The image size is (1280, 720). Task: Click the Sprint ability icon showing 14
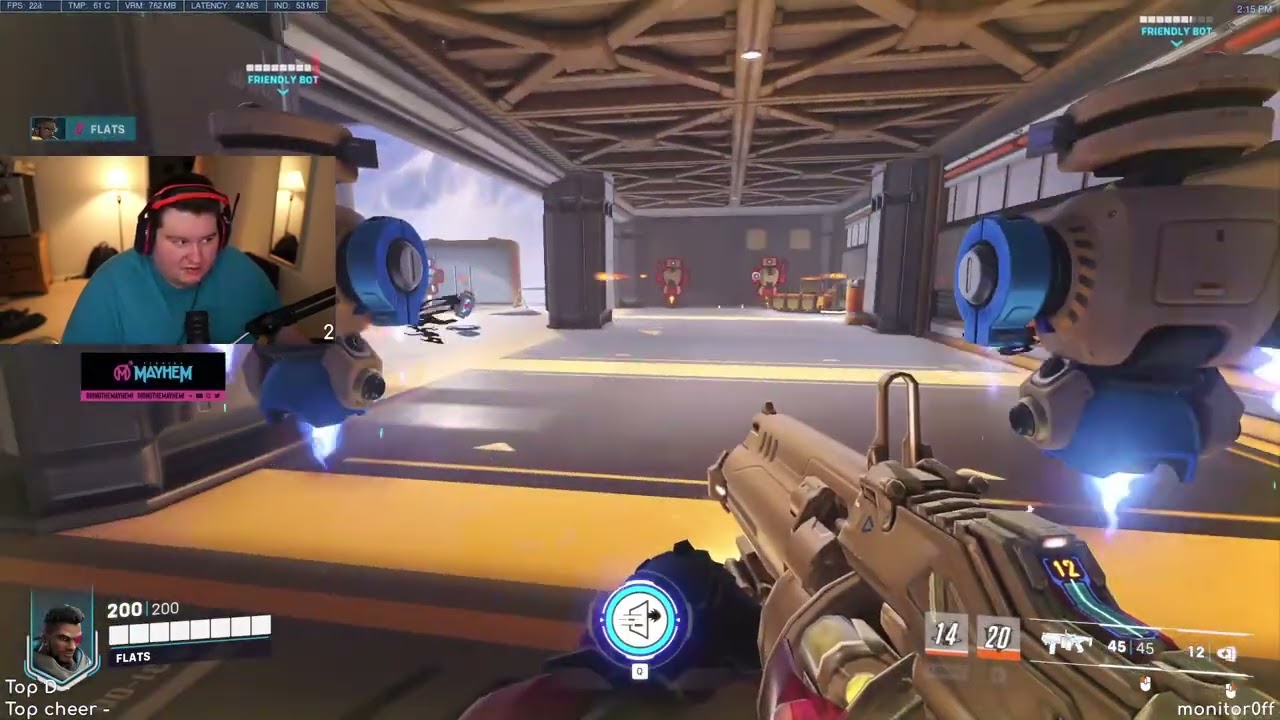coord(946,636)
